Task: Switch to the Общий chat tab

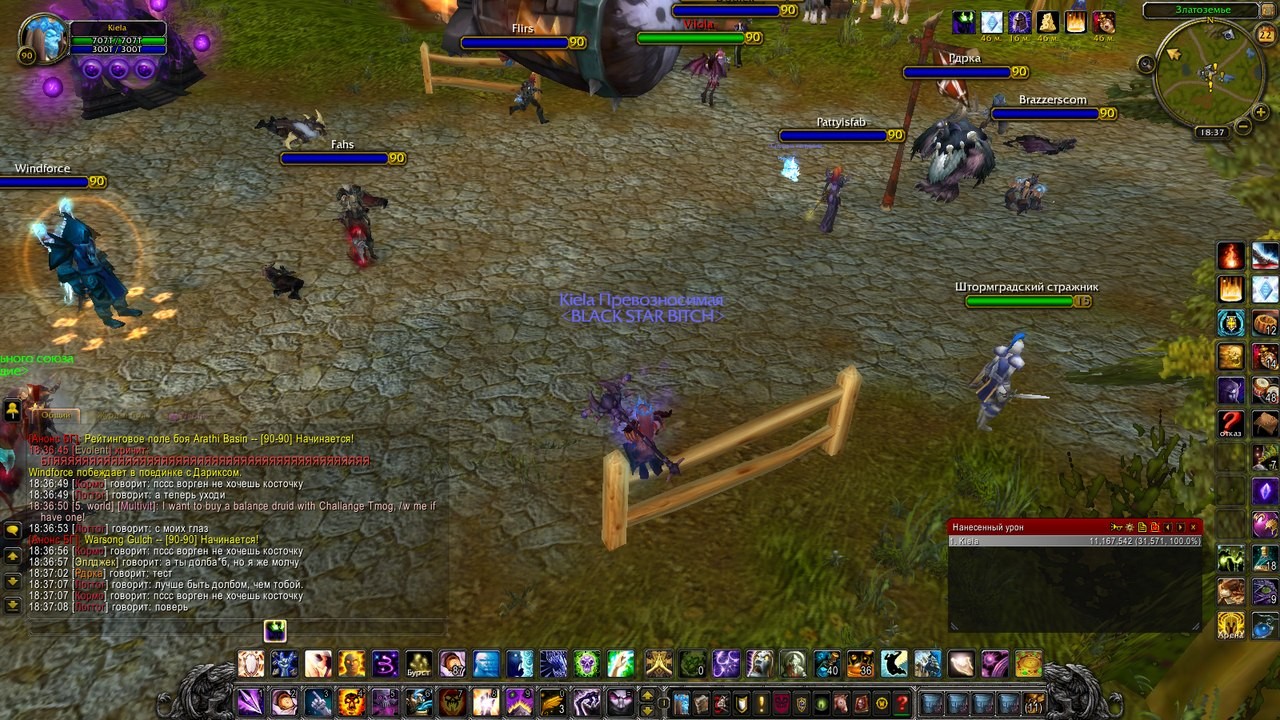Action: pyautogui.click(x=56, y=415)
